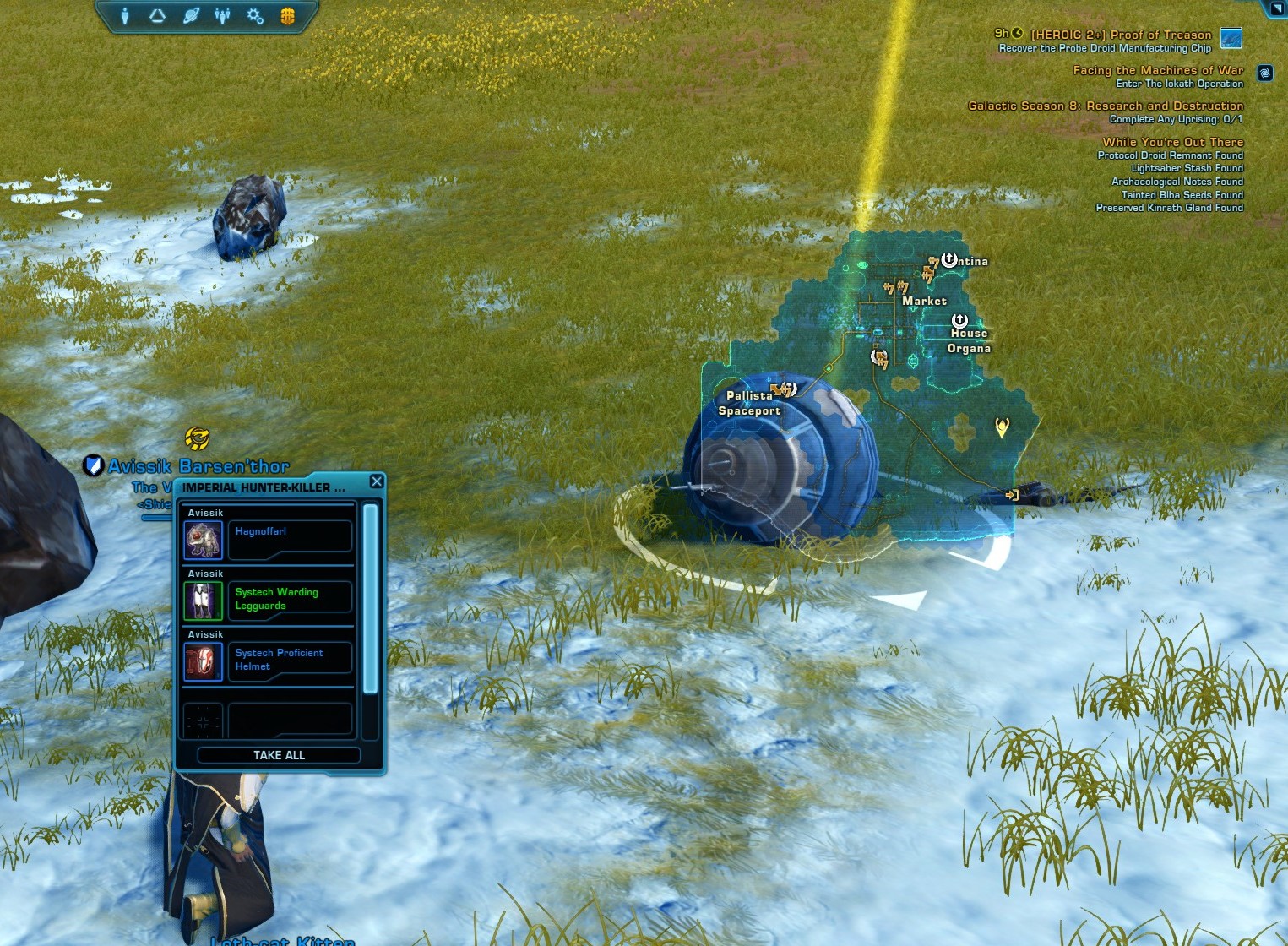This screenshot has width=1288, height=946.
Task: Select the Galactic Season 8 objective
Action: 1105,106
